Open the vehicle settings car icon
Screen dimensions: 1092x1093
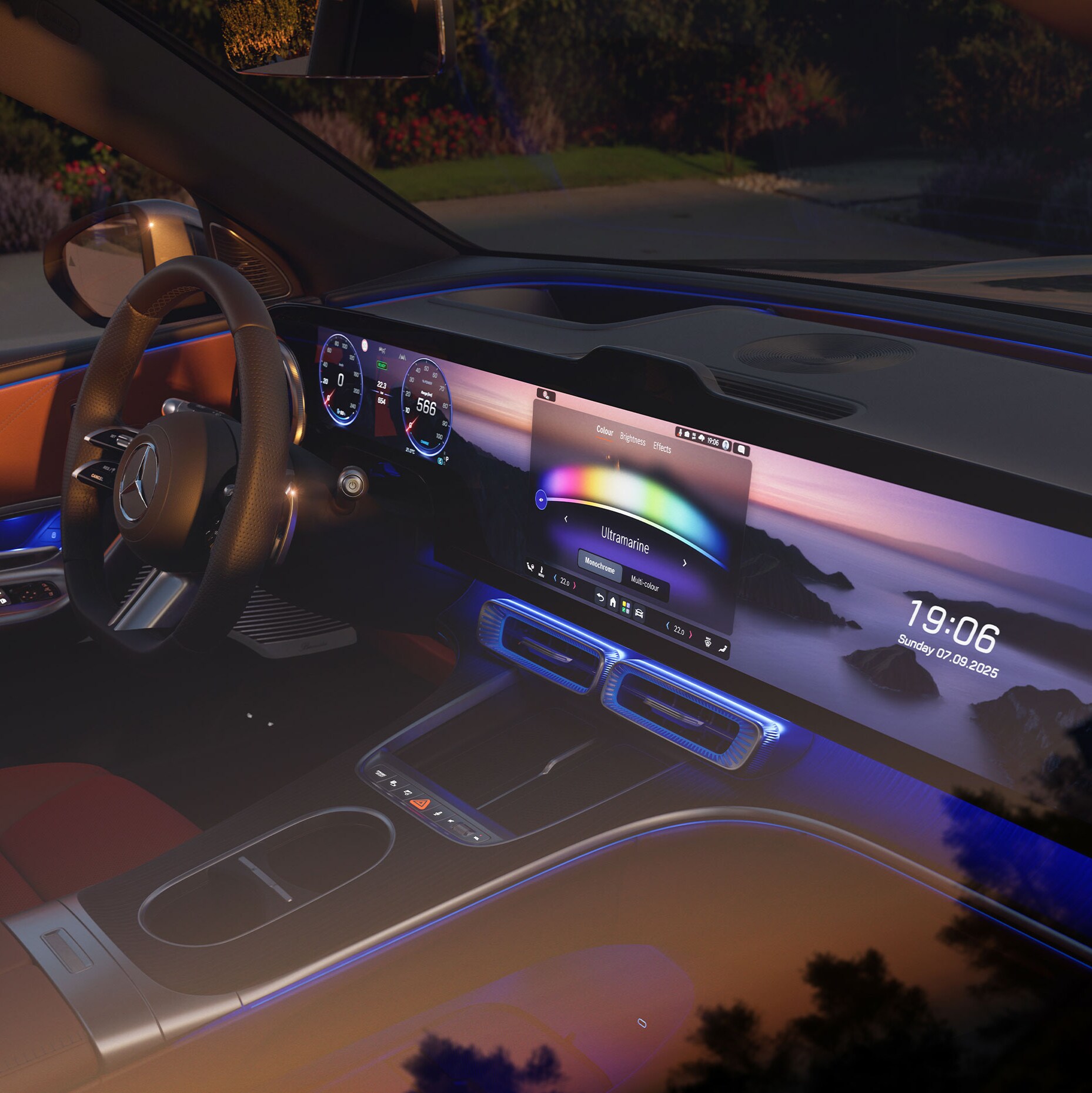click(639, 614)
